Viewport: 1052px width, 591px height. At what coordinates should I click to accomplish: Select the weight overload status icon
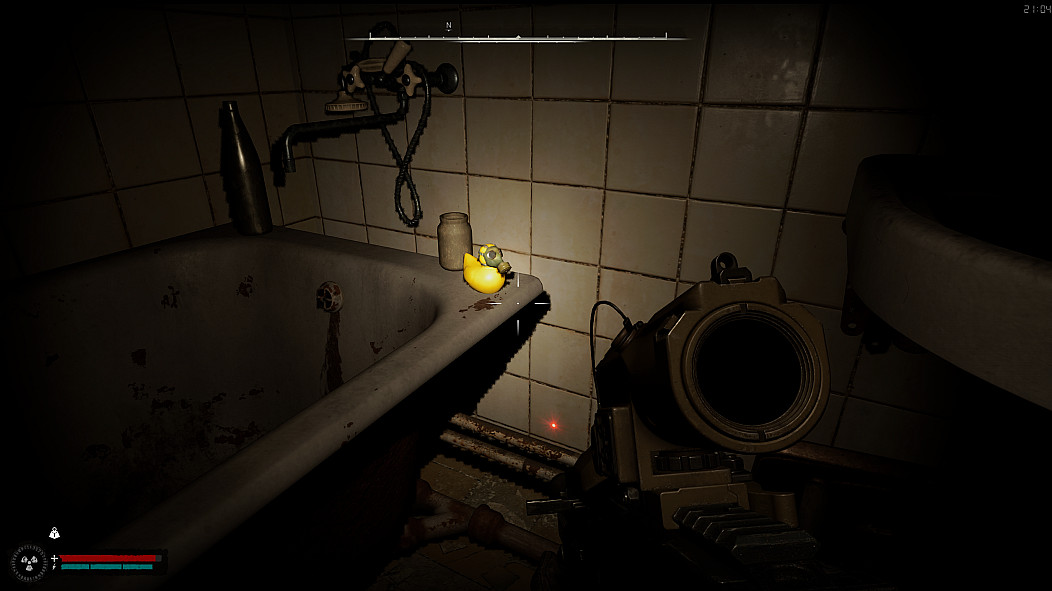[x=54, y=533]
